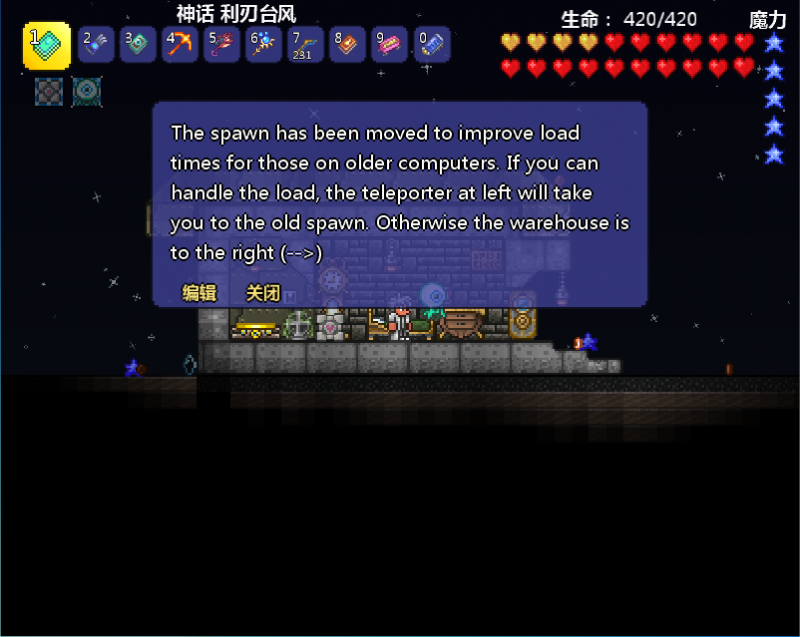Click the grey cube buff icon
The image size is (800, 637).
tap(49, 92)
